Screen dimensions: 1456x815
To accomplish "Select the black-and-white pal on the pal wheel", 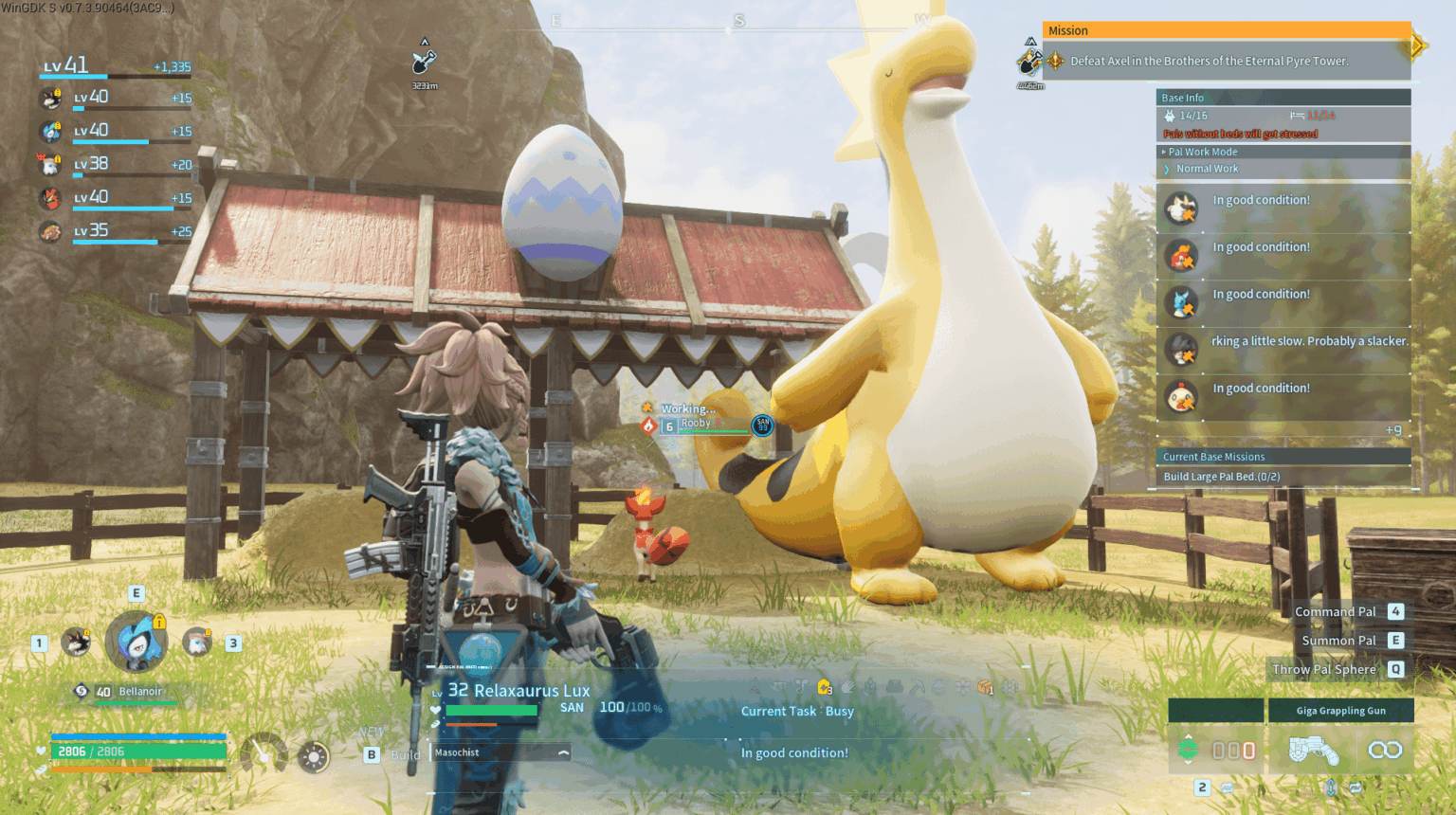I will pyautogui.click(x=76, y=642).
